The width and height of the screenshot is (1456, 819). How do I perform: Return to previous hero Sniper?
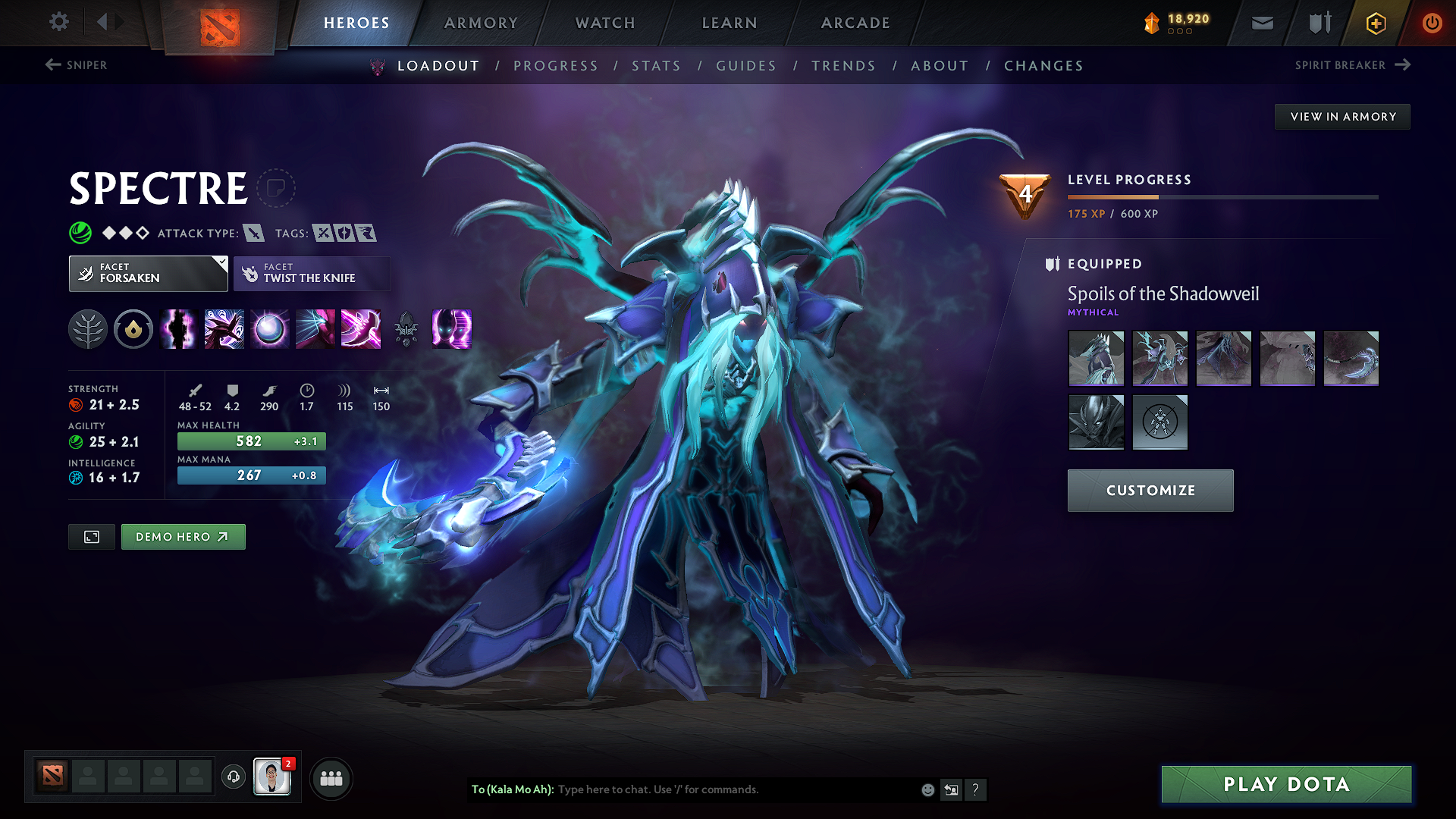click(x=76, y=65)
